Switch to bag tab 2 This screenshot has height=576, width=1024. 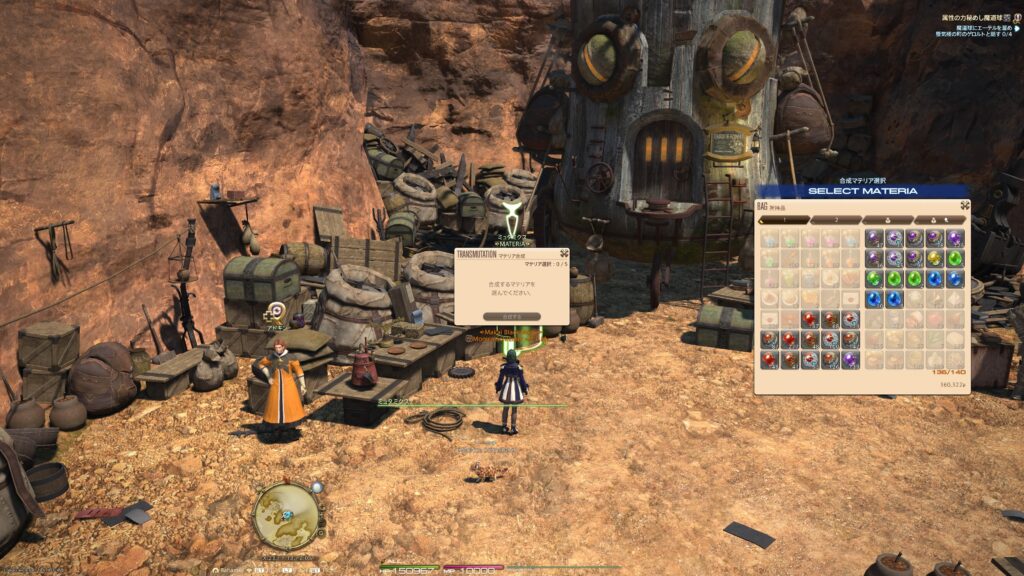pyautogui.click(x=836, y=220)
